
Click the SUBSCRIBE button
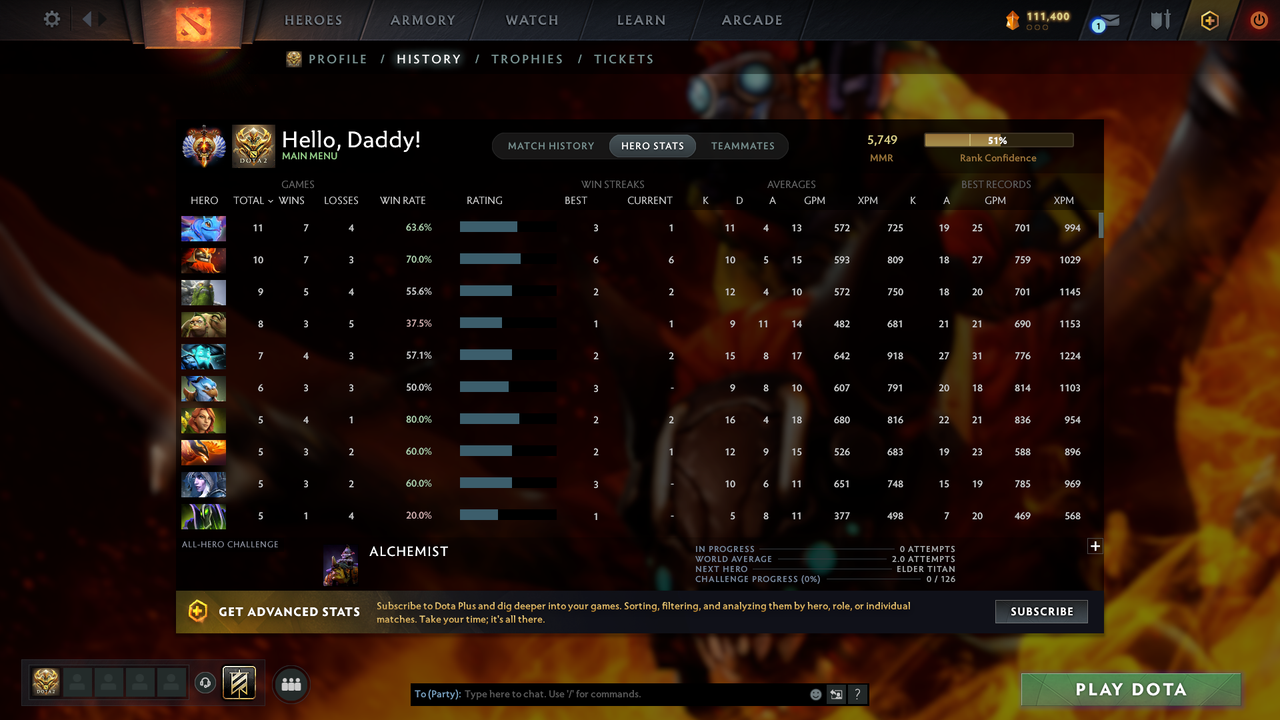[1041, 611]
